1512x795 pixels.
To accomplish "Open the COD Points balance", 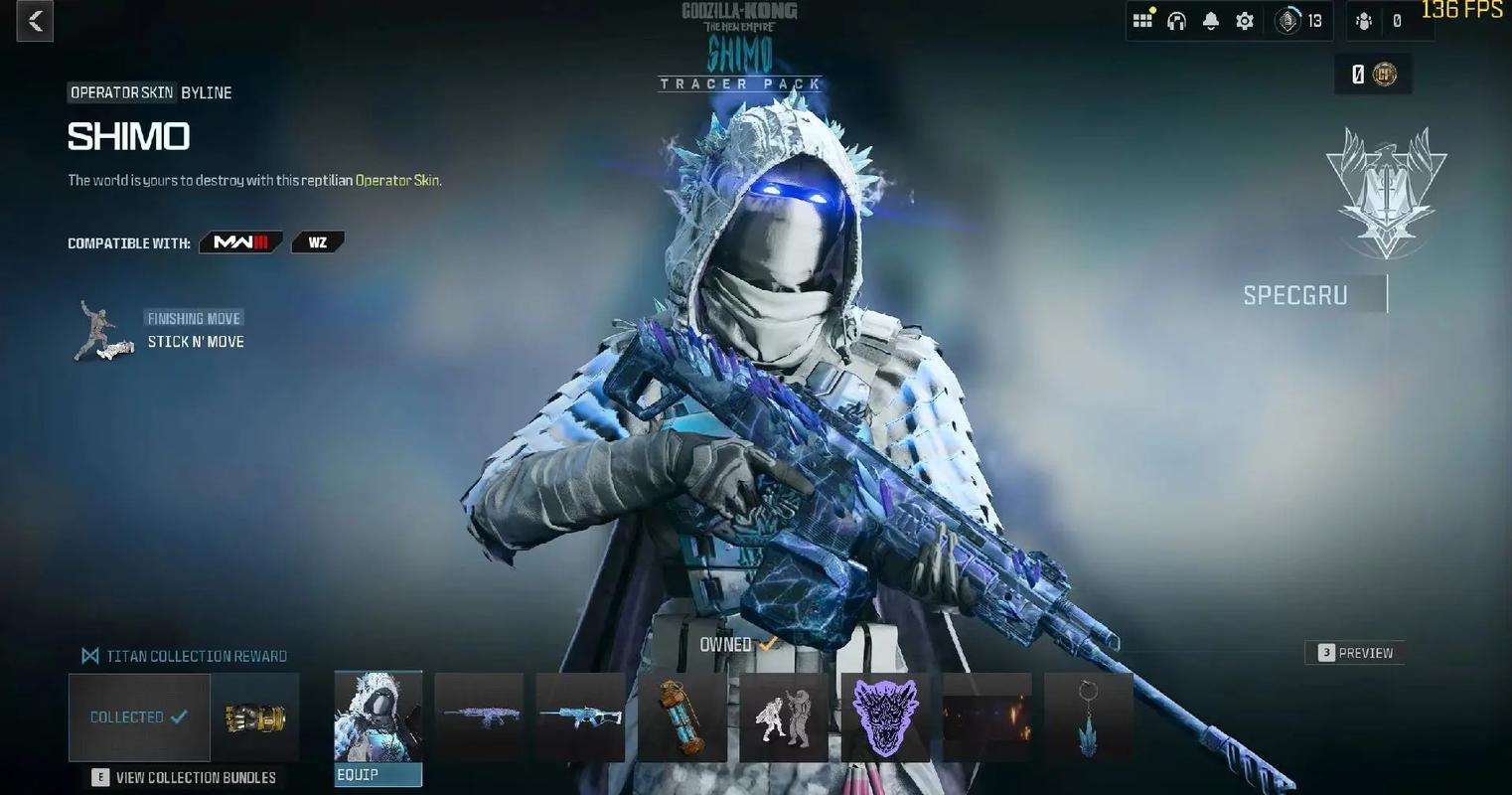I will (x=1374, y=75).
